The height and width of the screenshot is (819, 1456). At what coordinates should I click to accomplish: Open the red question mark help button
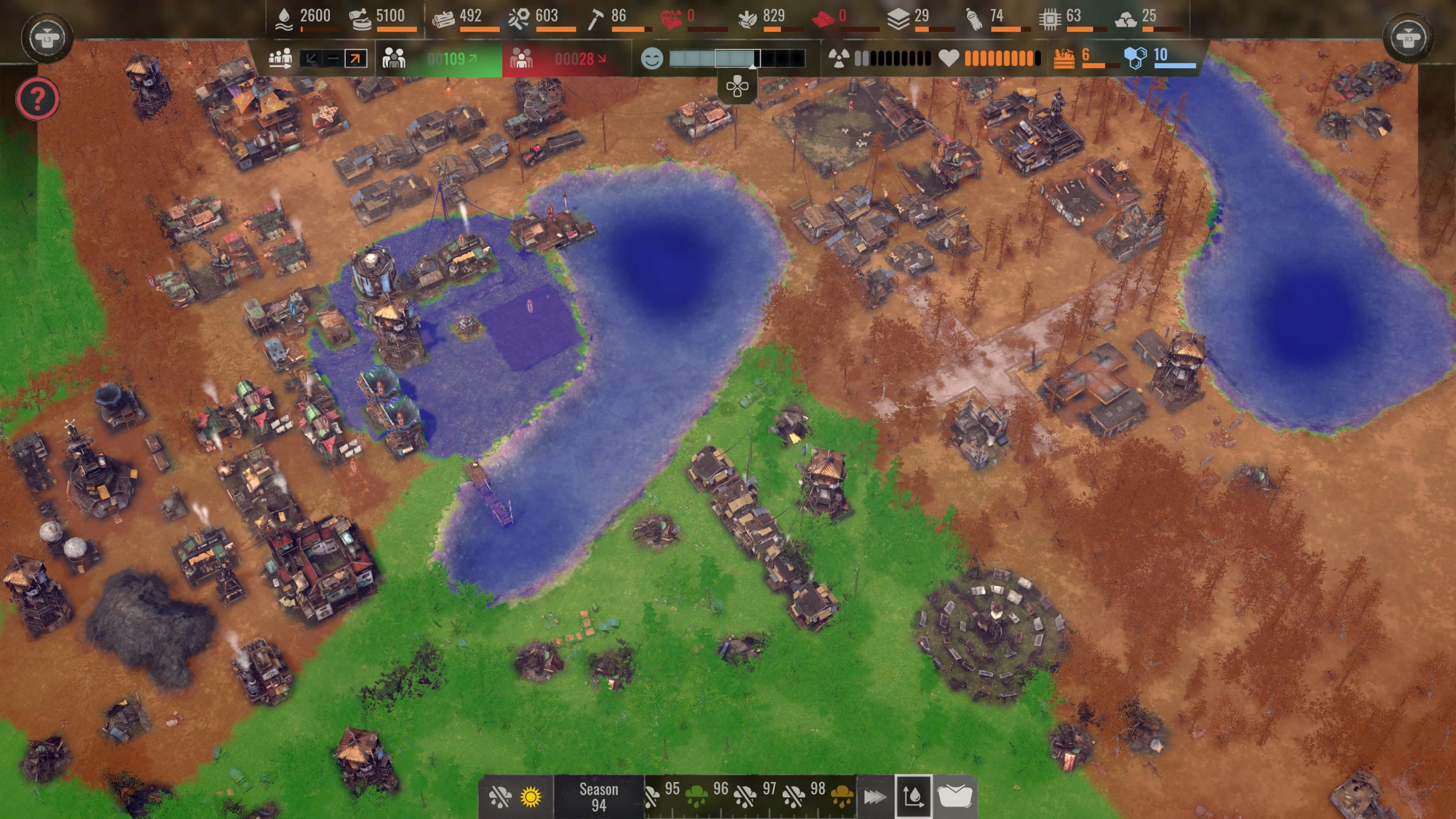[38, 99]
